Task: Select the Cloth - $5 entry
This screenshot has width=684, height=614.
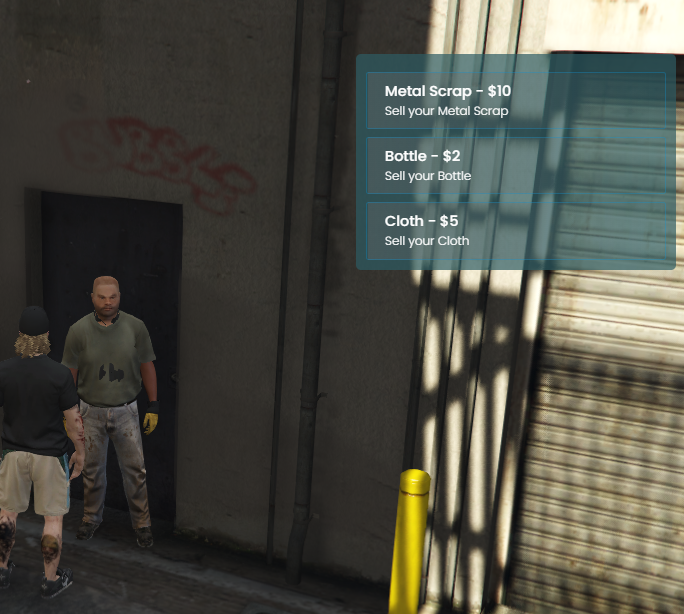Action: coord(515,230)
